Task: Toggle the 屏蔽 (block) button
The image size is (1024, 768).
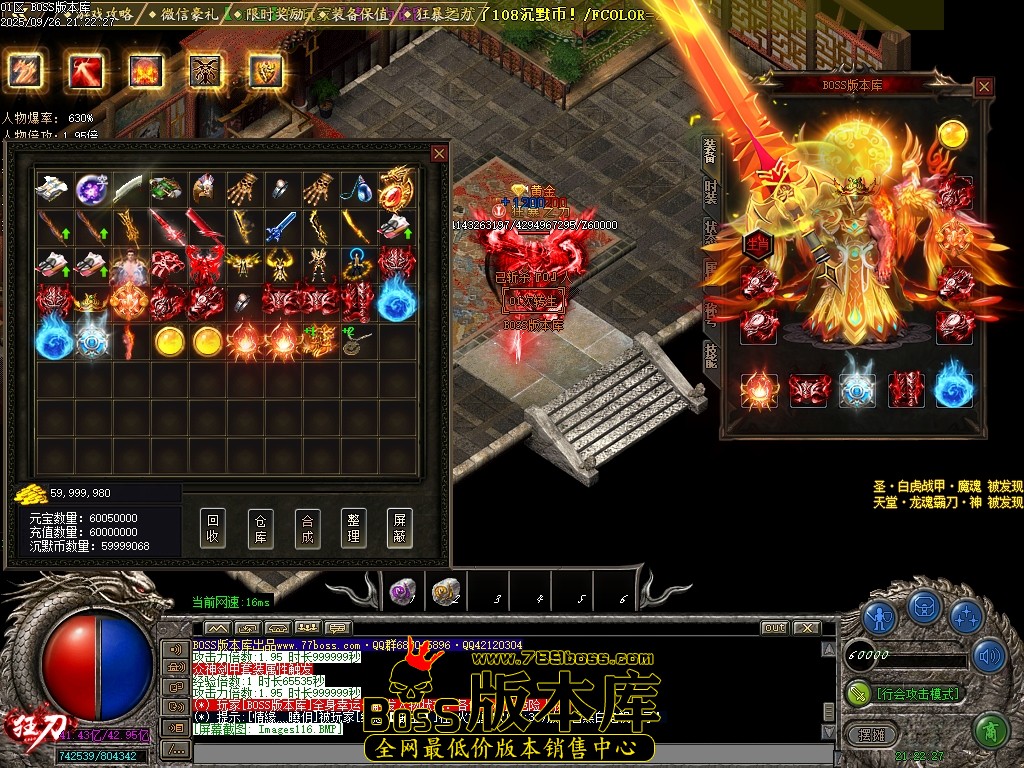Action: pyautogui.click(x=399, y=527)
